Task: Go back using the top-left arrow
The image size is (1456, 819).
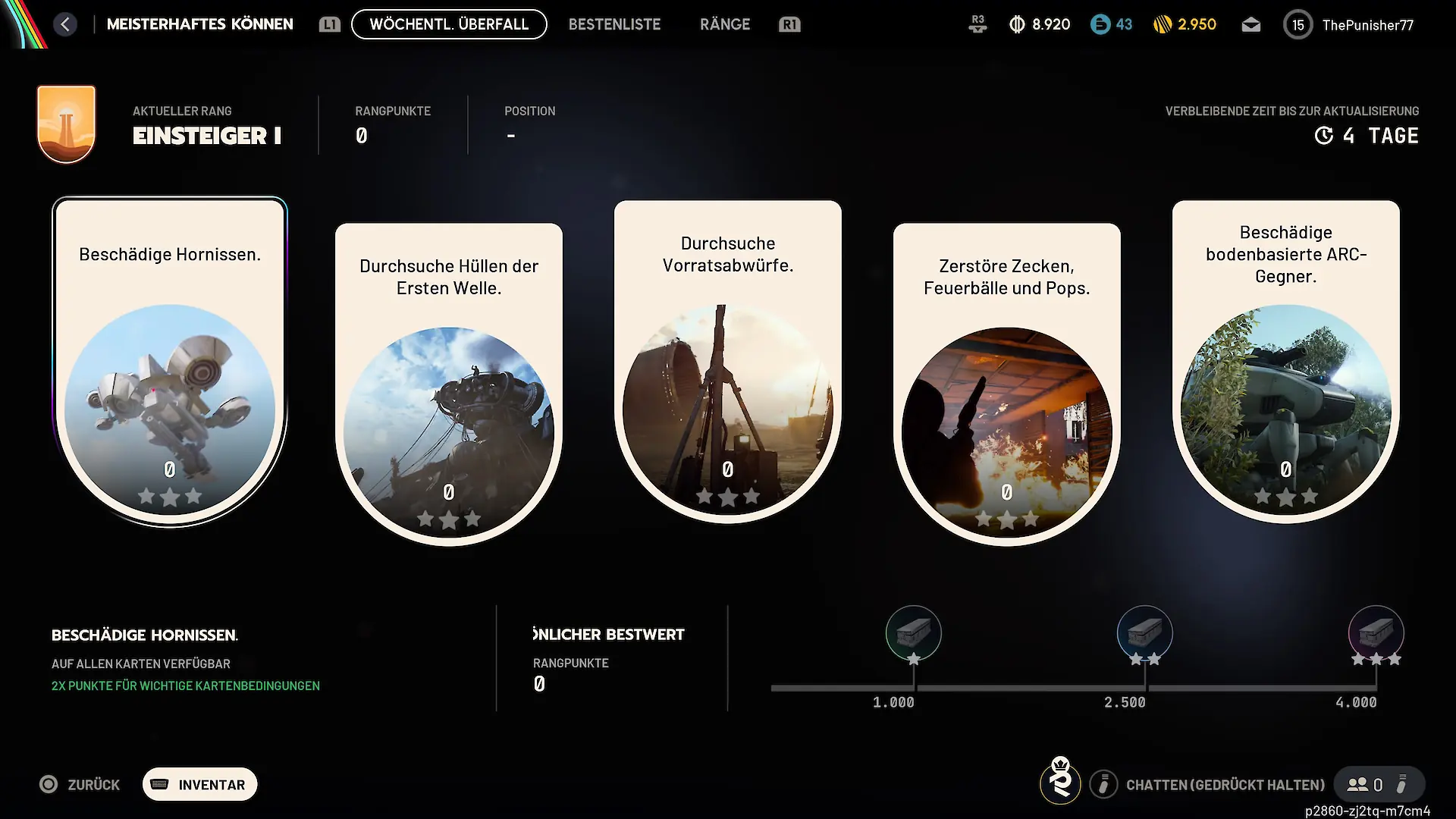Action: (65, 24)
